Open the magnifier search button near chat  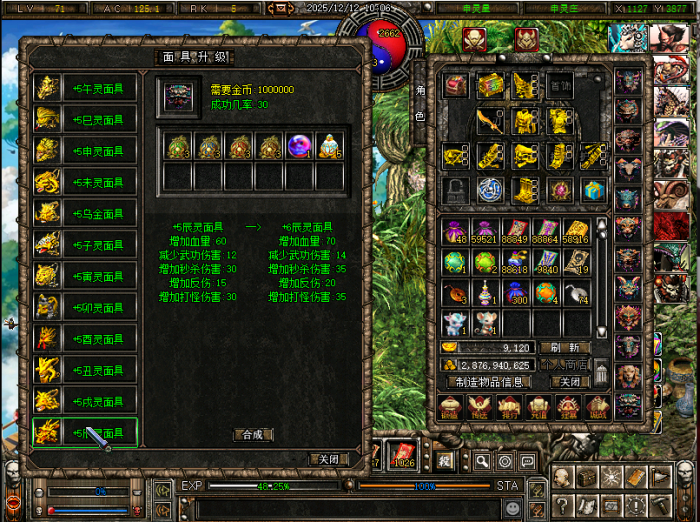pyautogui.click(x=482, y=461)
